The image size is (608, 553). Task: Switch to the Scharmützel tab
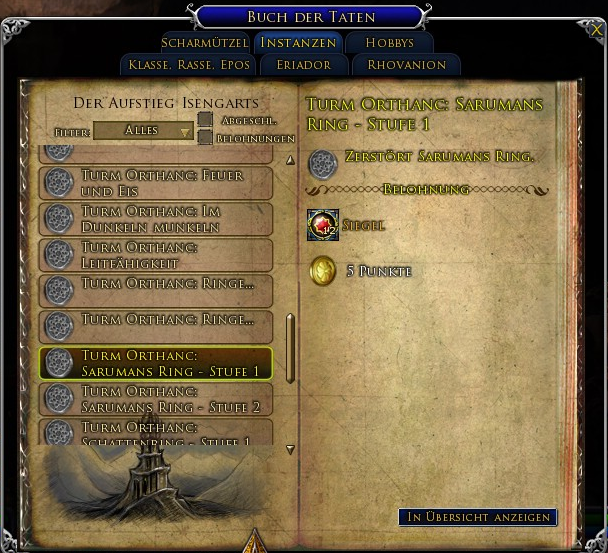click(203, 43)
